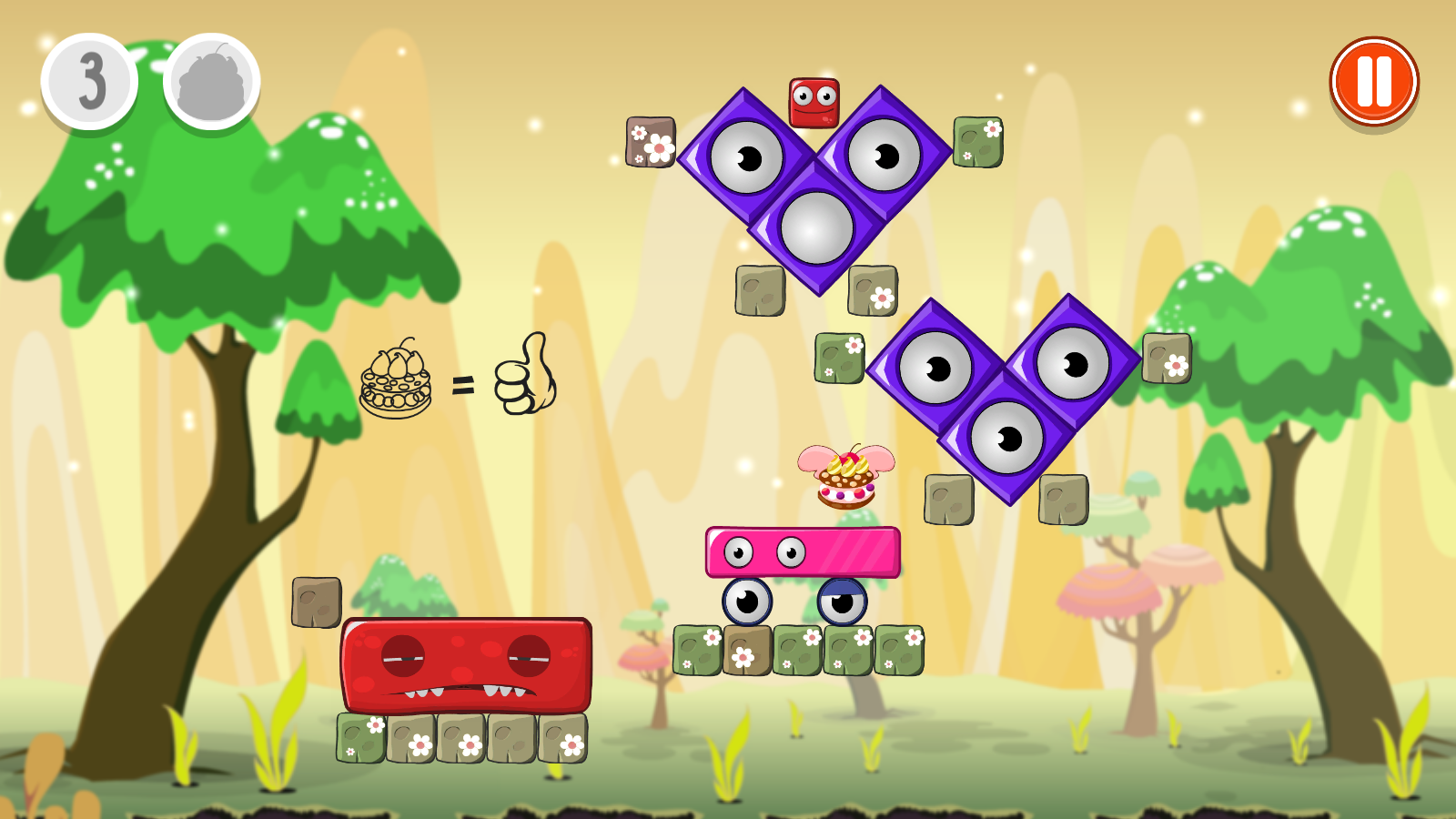1456x819 pixels.
Task: Tap the pink rectangular block with eyes
Action: (803, 551)
